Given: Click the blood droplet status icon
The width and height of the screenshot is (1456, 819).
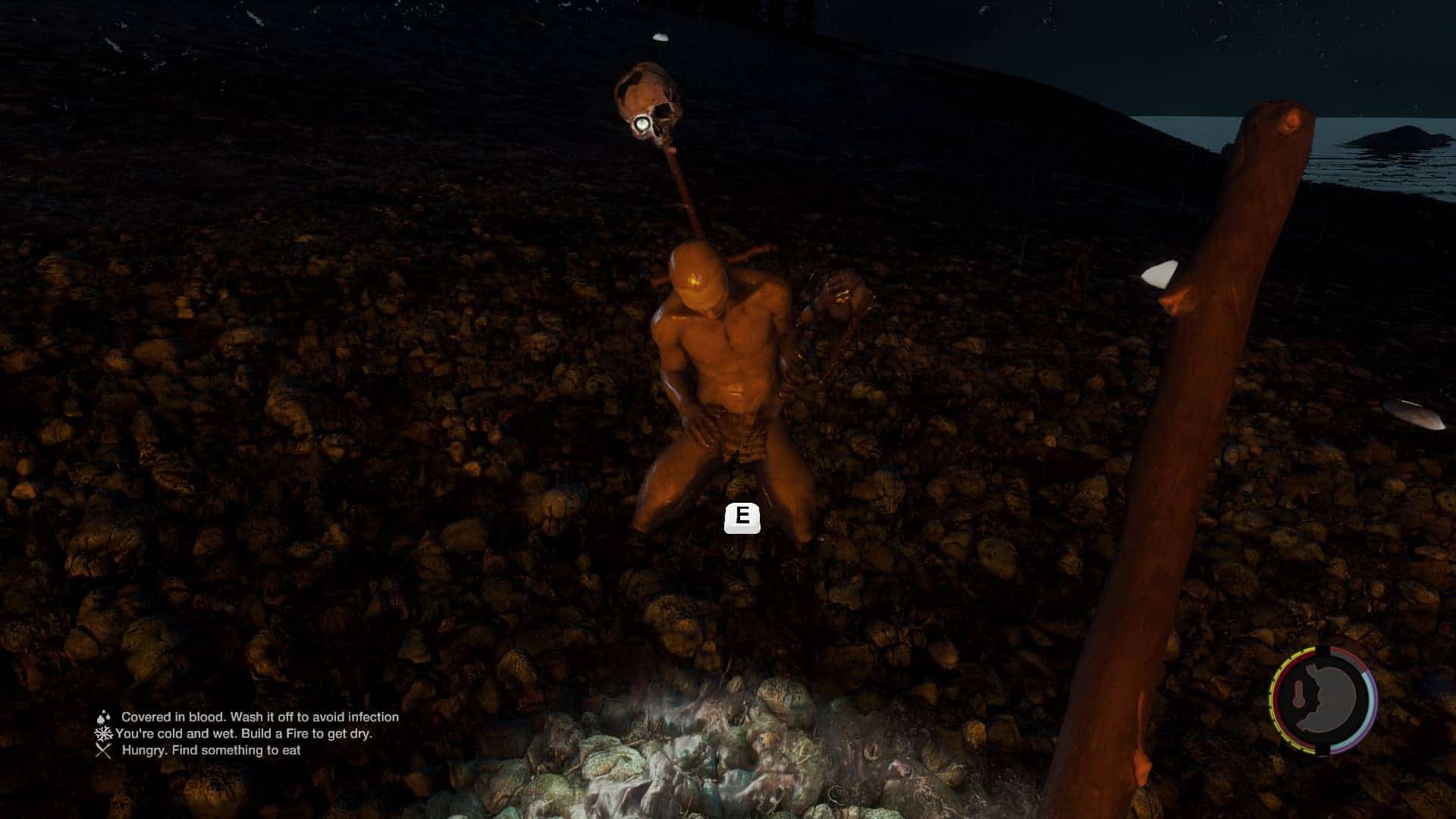Looking at the screenshot, I should pyautogui.click(x=103, y=717).
